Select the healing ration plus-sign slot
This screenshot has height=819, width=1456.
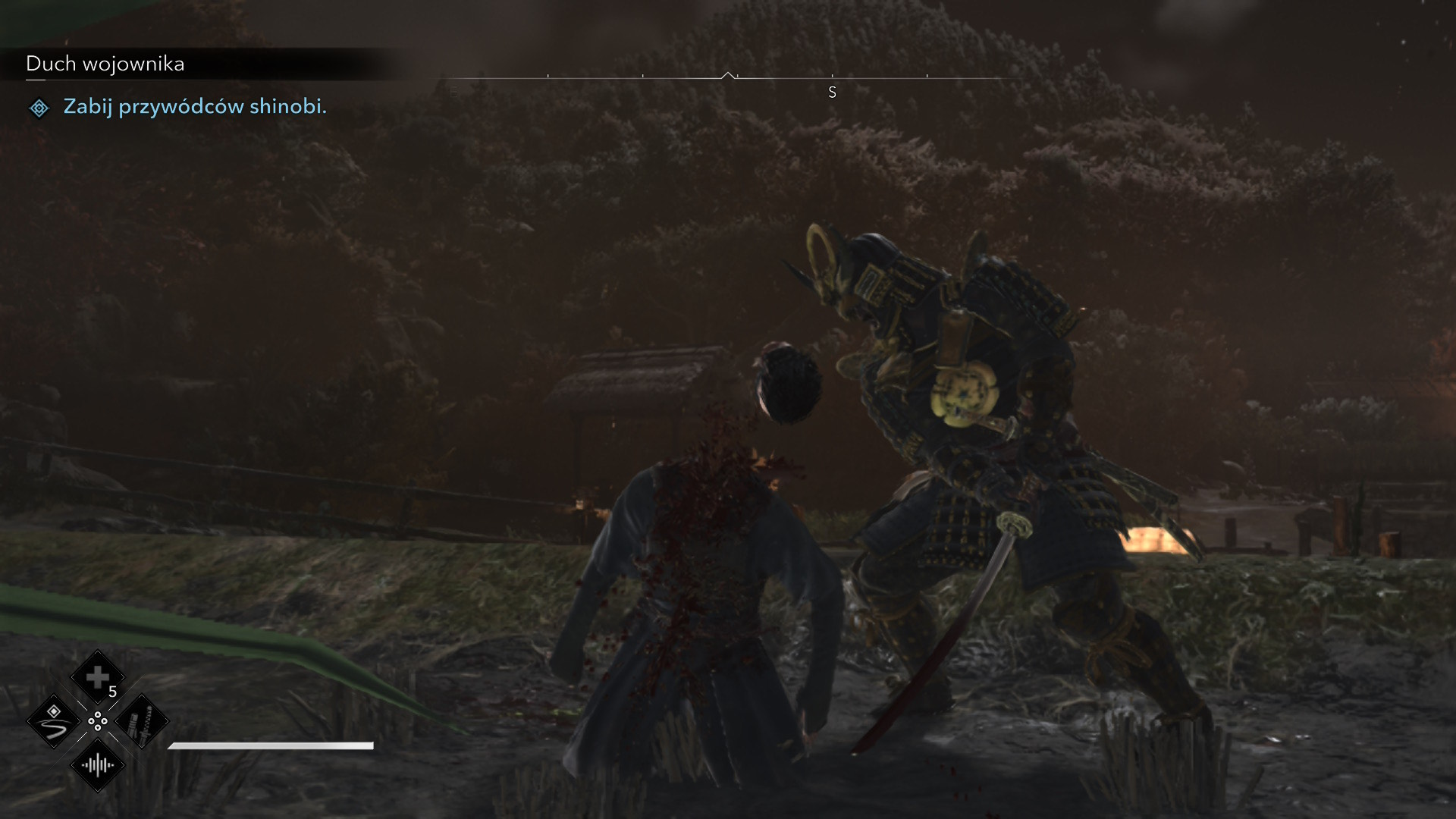click(97, 677)
